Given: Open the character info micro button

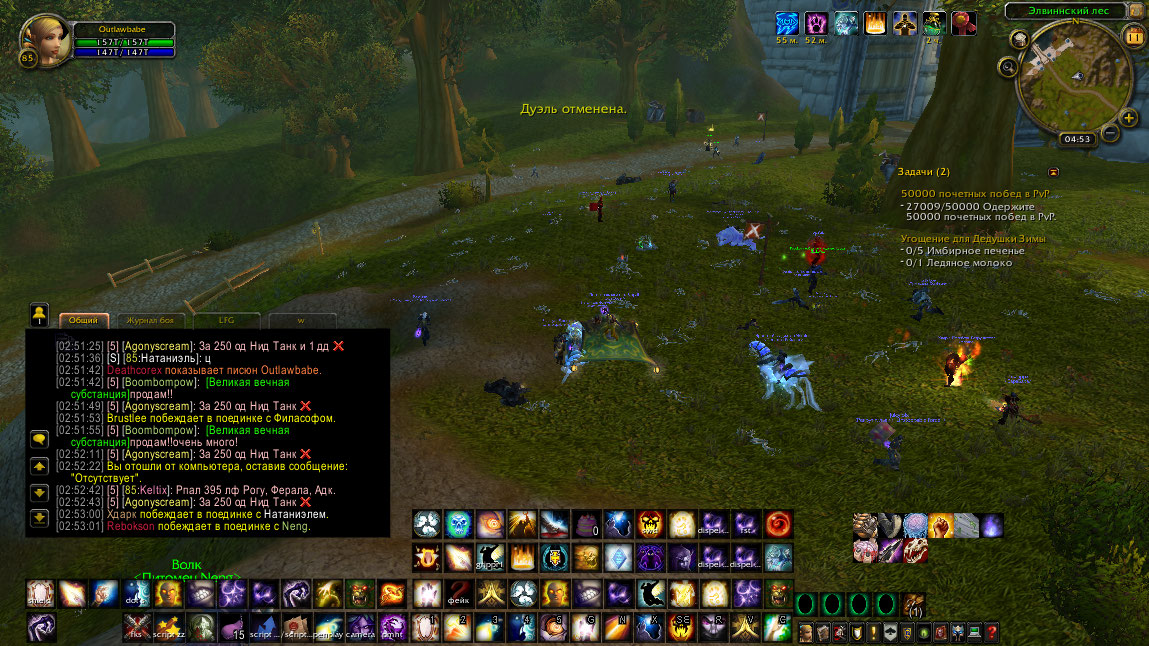Looking at the screenshot, I should point(807,632).
